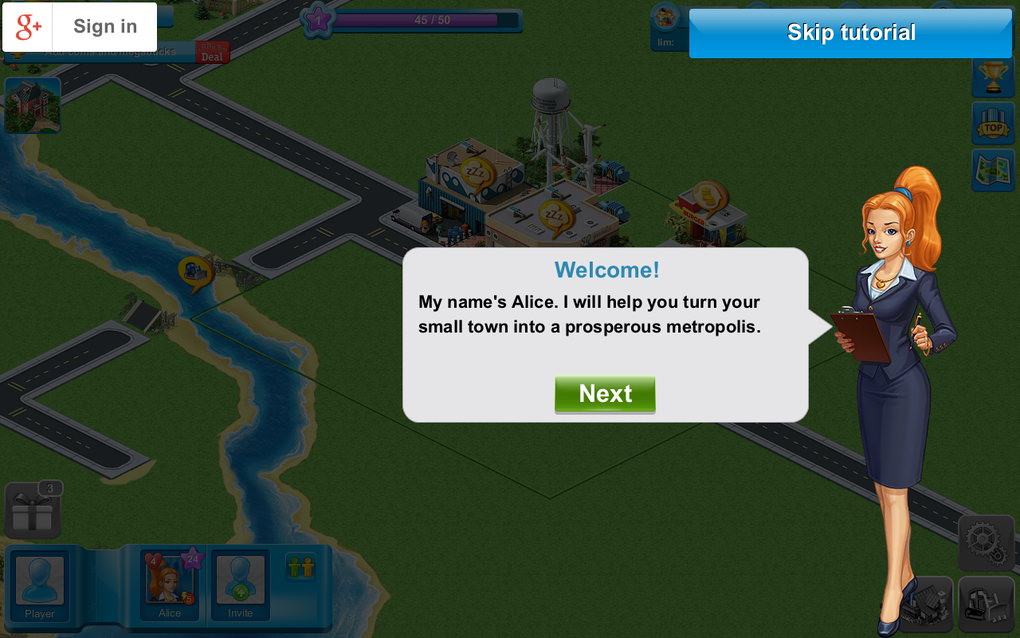Skip the tutorial
This screenshot has width=1020, height=638.
tap(850, 33)
